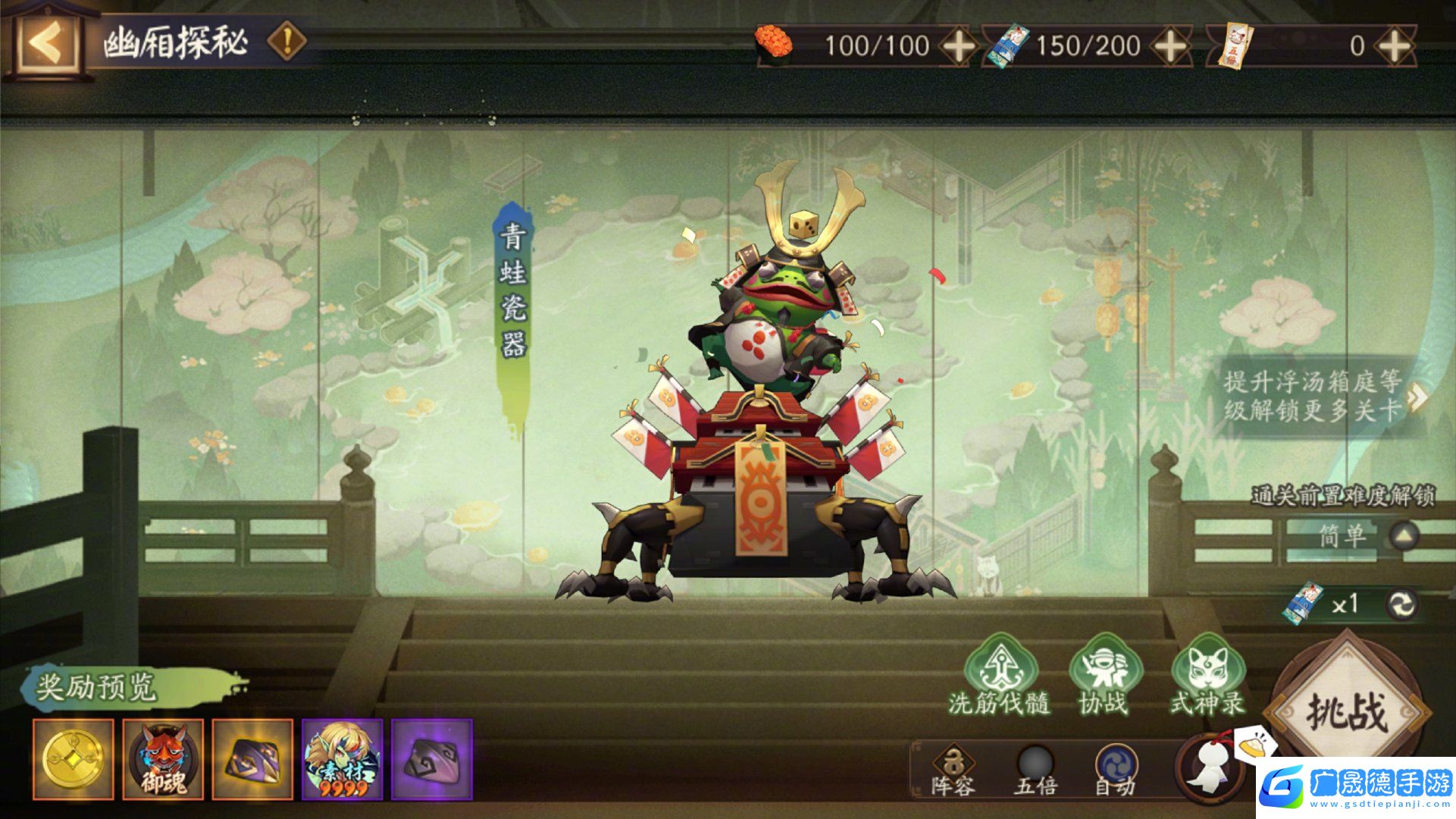The width and height of the screenshot is (1456, 819).
Task: Expand the 简单 difficulty selector
Action: click(1404, 536)
